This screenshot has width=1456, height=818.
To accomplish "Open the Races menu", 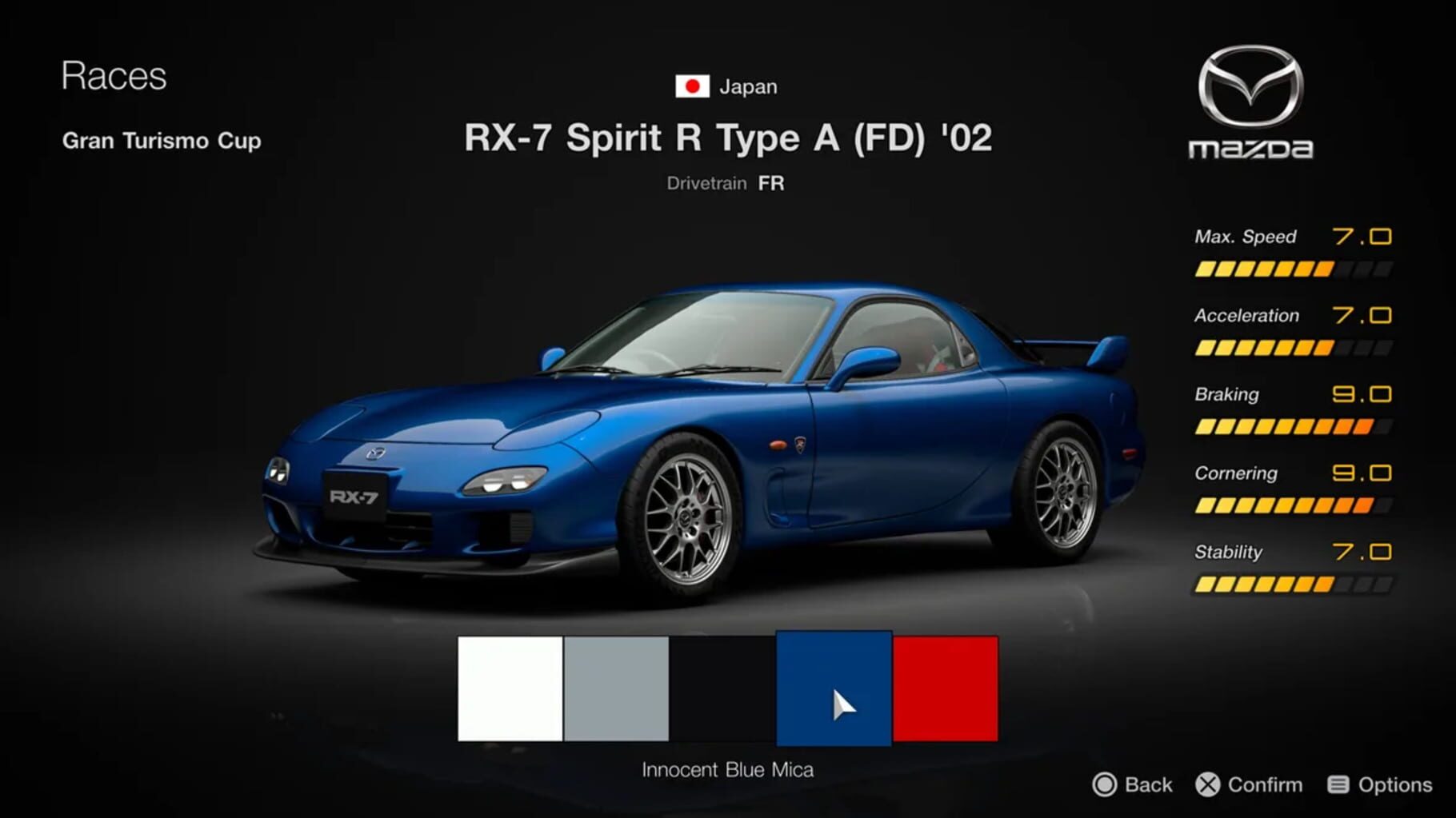I will (x=114, y=76).
